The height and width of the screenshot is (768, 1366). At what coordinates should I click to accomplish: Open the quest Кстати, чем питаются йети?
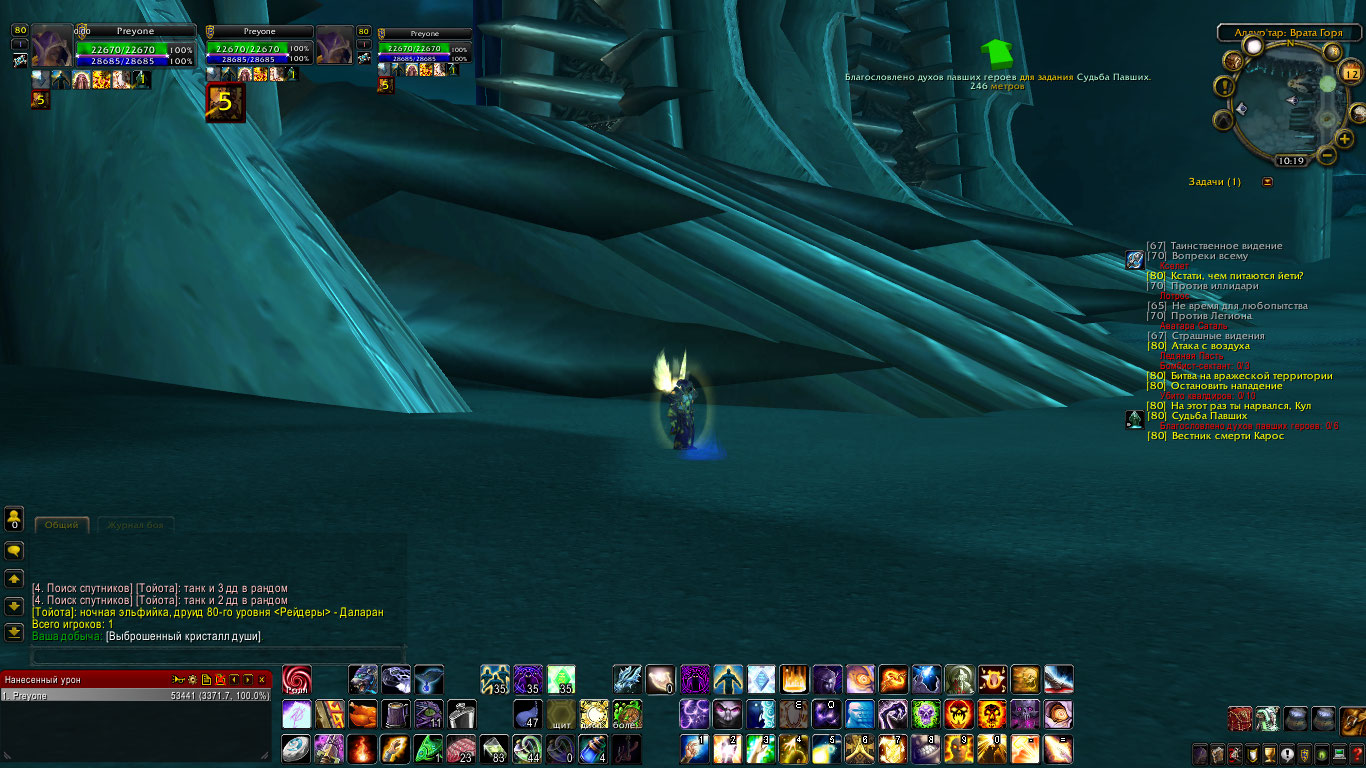[1236, 276]
